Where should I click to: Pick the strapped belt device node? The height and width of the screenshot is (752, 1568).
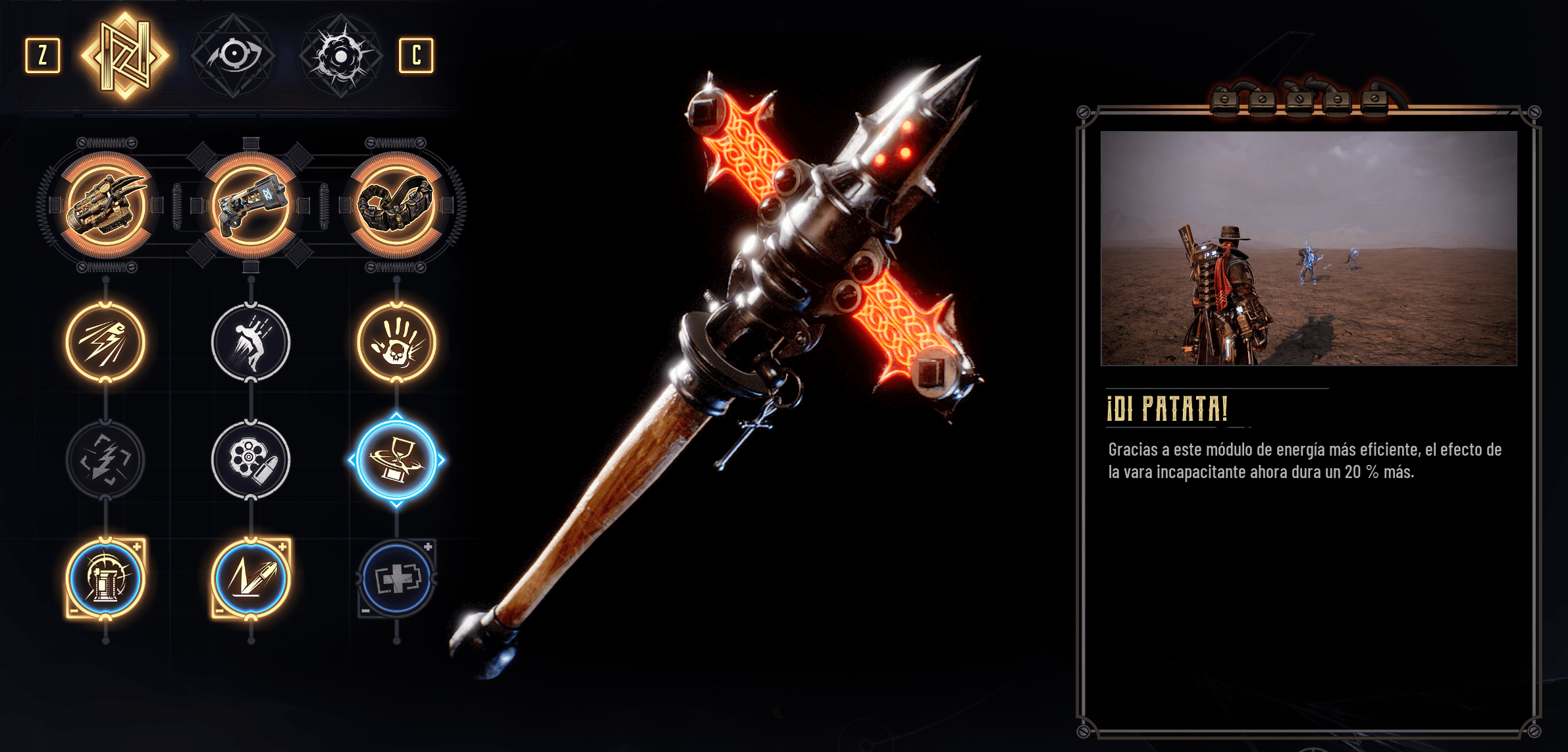tap(396, 205)
